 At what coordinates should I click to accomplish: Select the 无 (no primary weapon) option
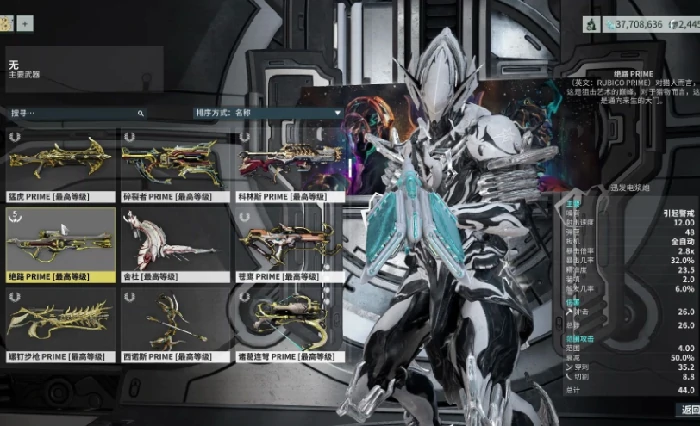[x=84, y=69]
